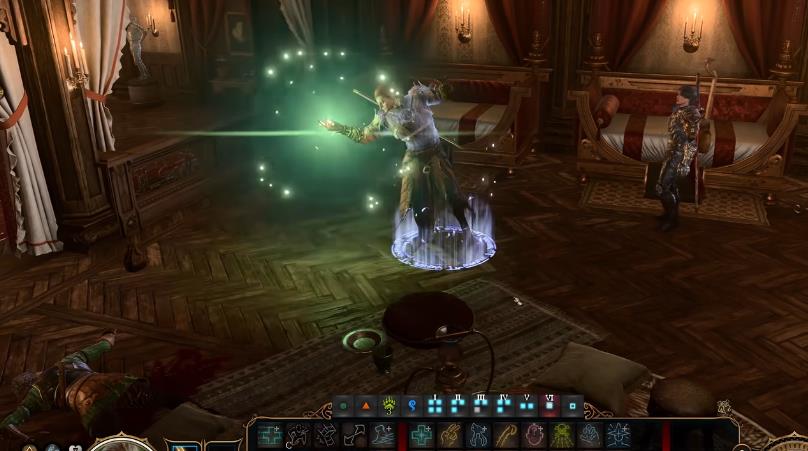The width and height of the screenshot is (808, 451).
Task: Select the orange triangle bonus action filter
Action: point(365,406)
